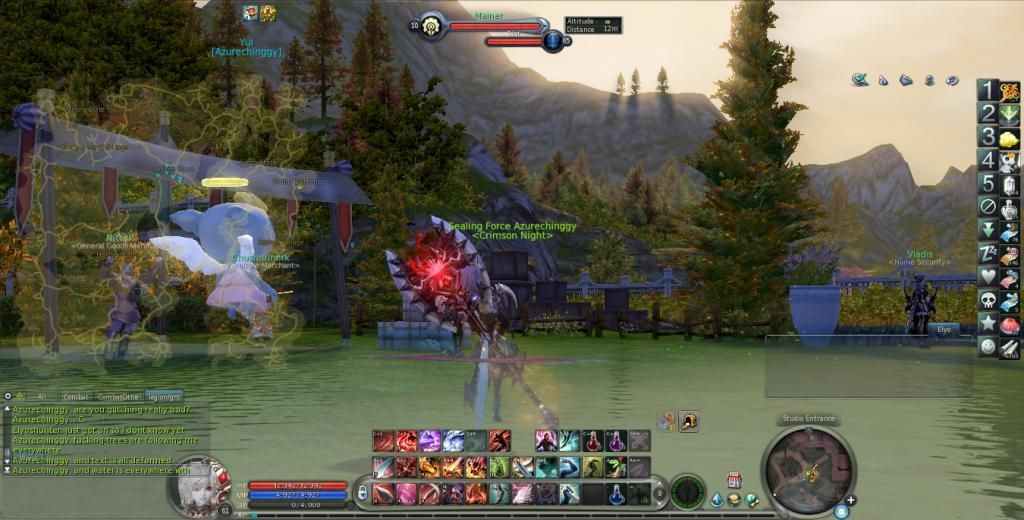Screen dimensions: 1024x520
Task: Open the shop icon above the hotbar
Action: coord(734,480)
